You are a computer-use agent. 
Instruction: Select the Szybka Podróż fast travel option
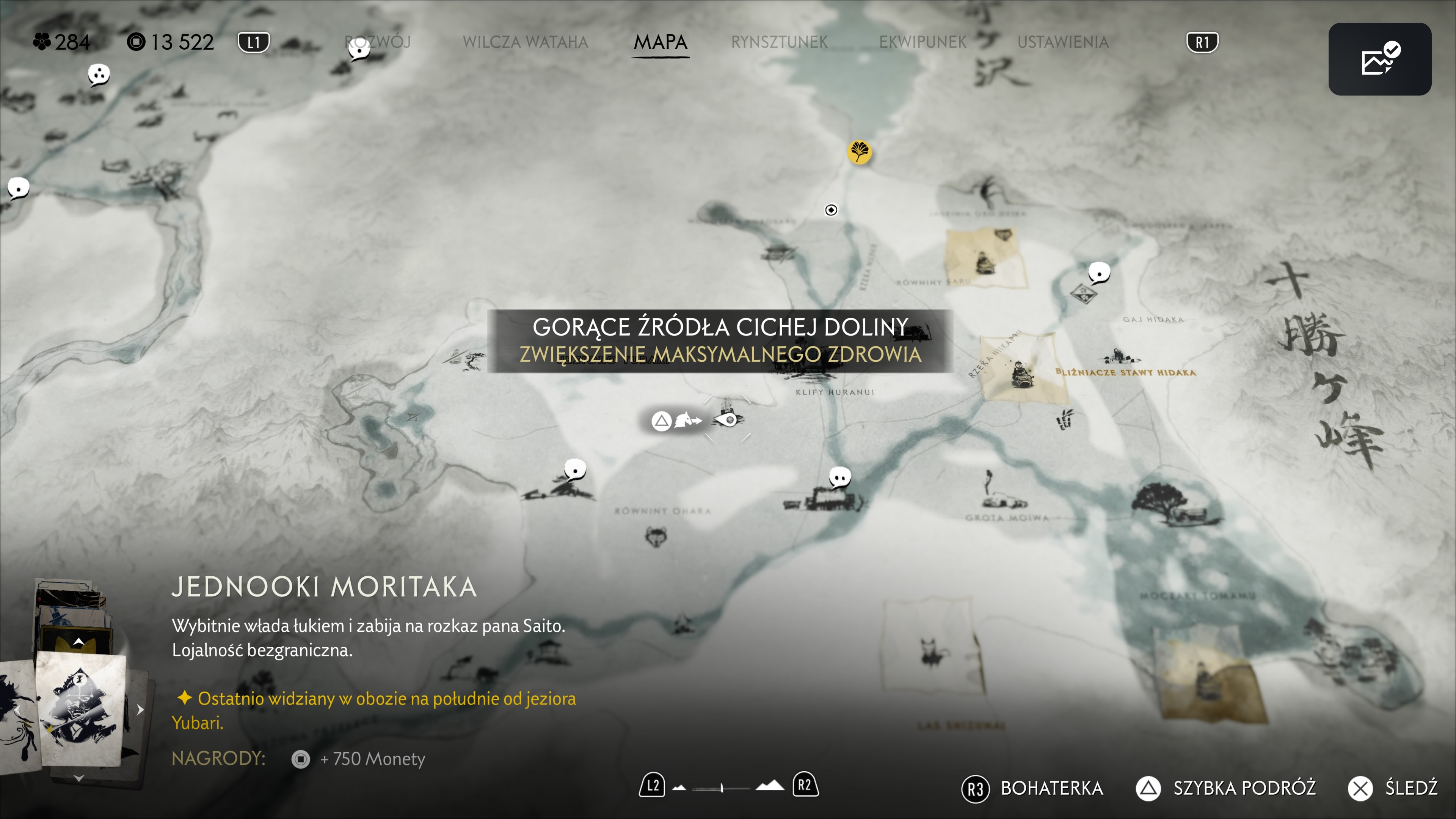pos(1225,788)
